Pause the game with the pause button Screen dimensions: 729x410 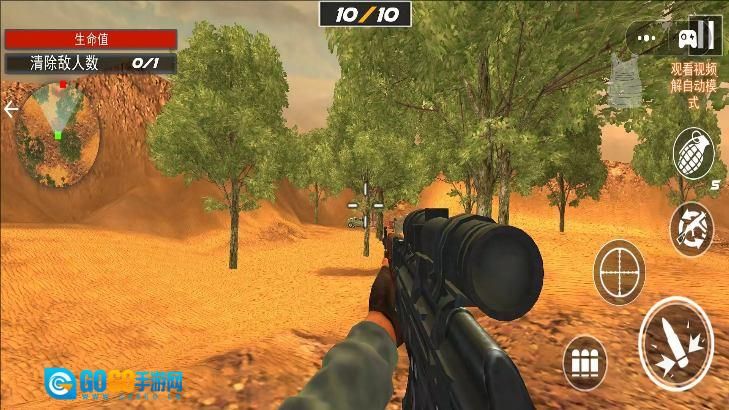click(x=707, y=37)
